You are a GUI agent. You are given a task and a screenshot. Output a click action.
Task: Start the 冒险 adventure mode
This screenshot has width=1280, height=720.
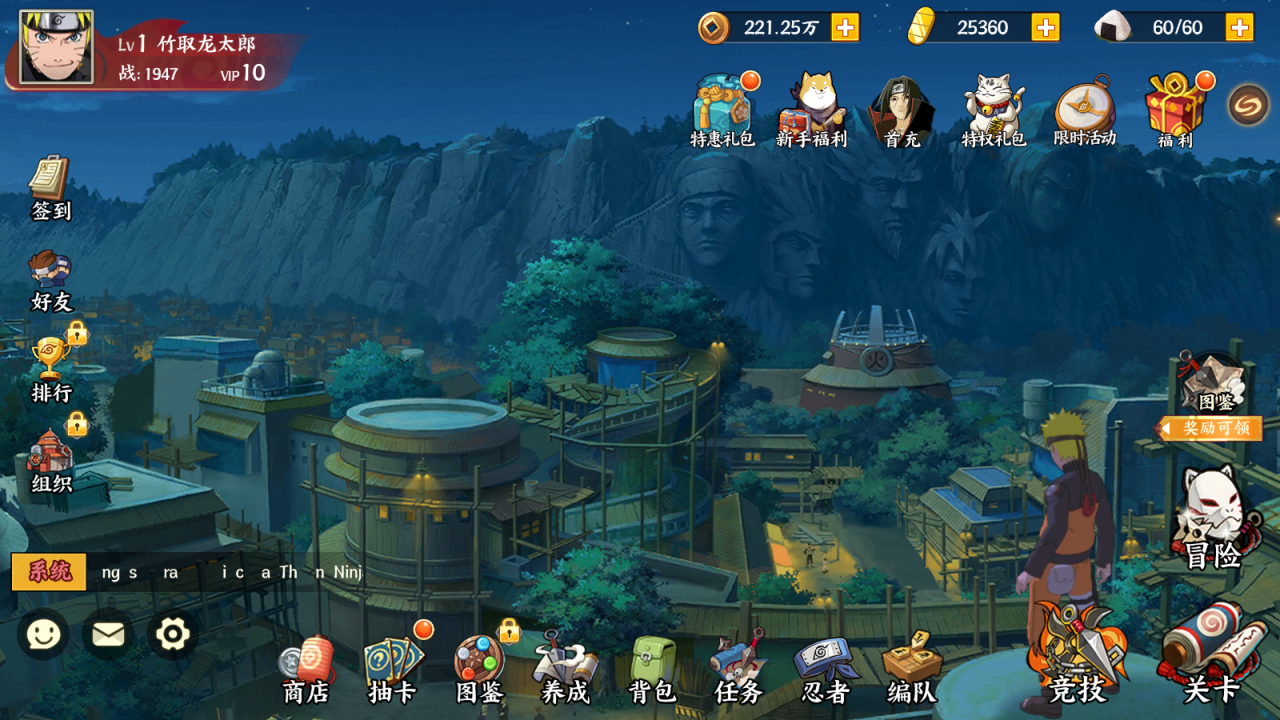(1213, 518)
